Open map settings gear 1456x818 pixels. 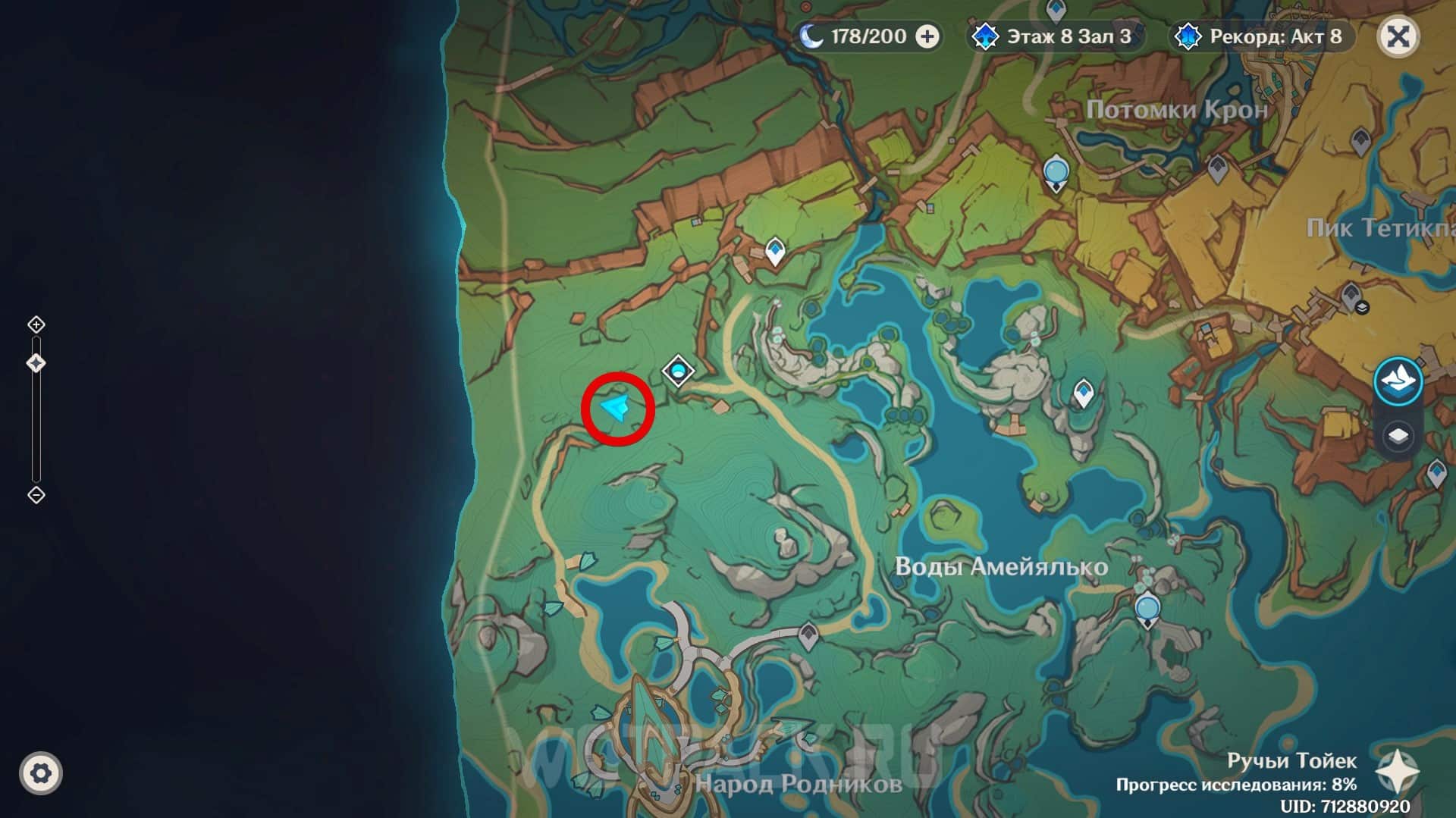tap(41, 773)
